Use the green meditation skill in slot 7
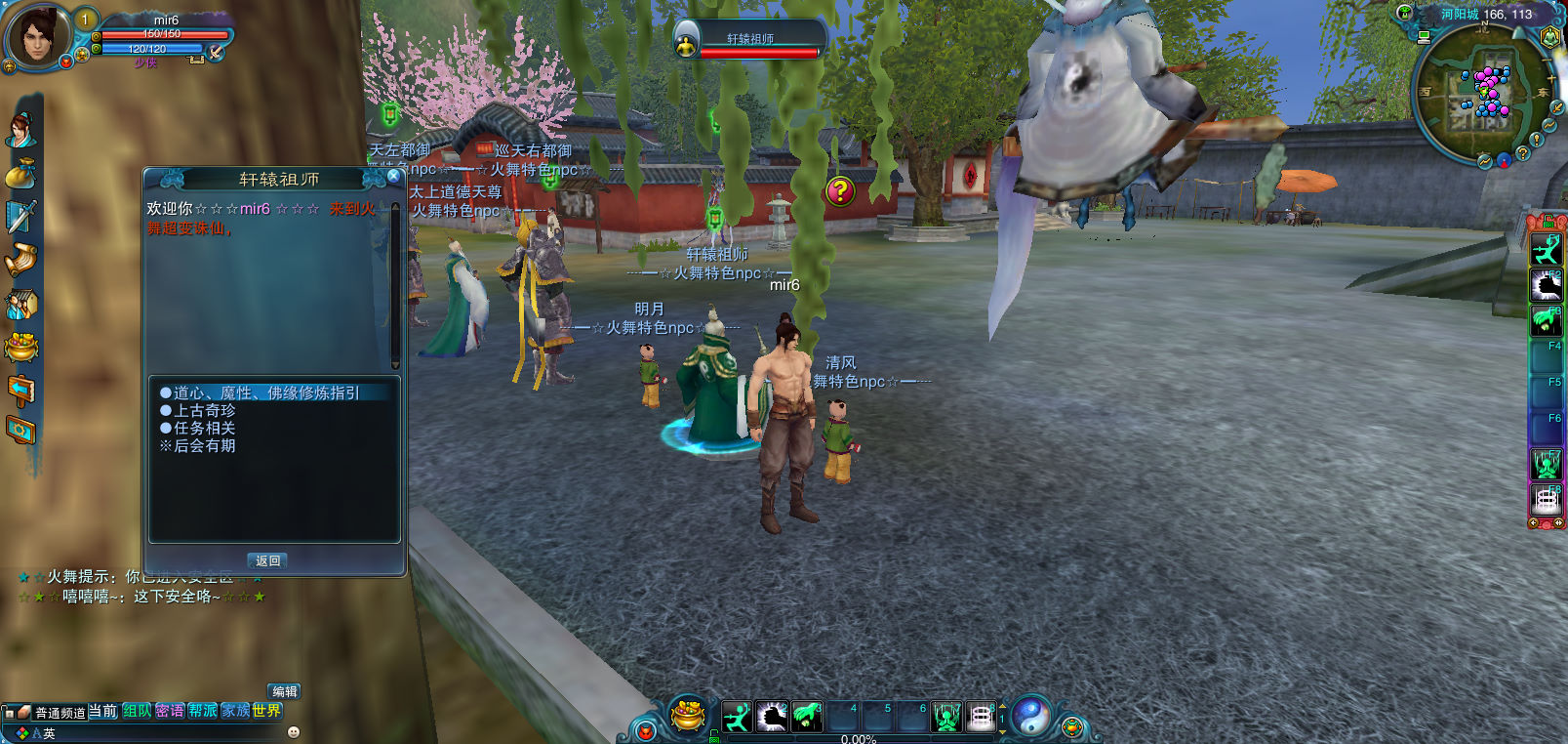 tap(945, 718)
